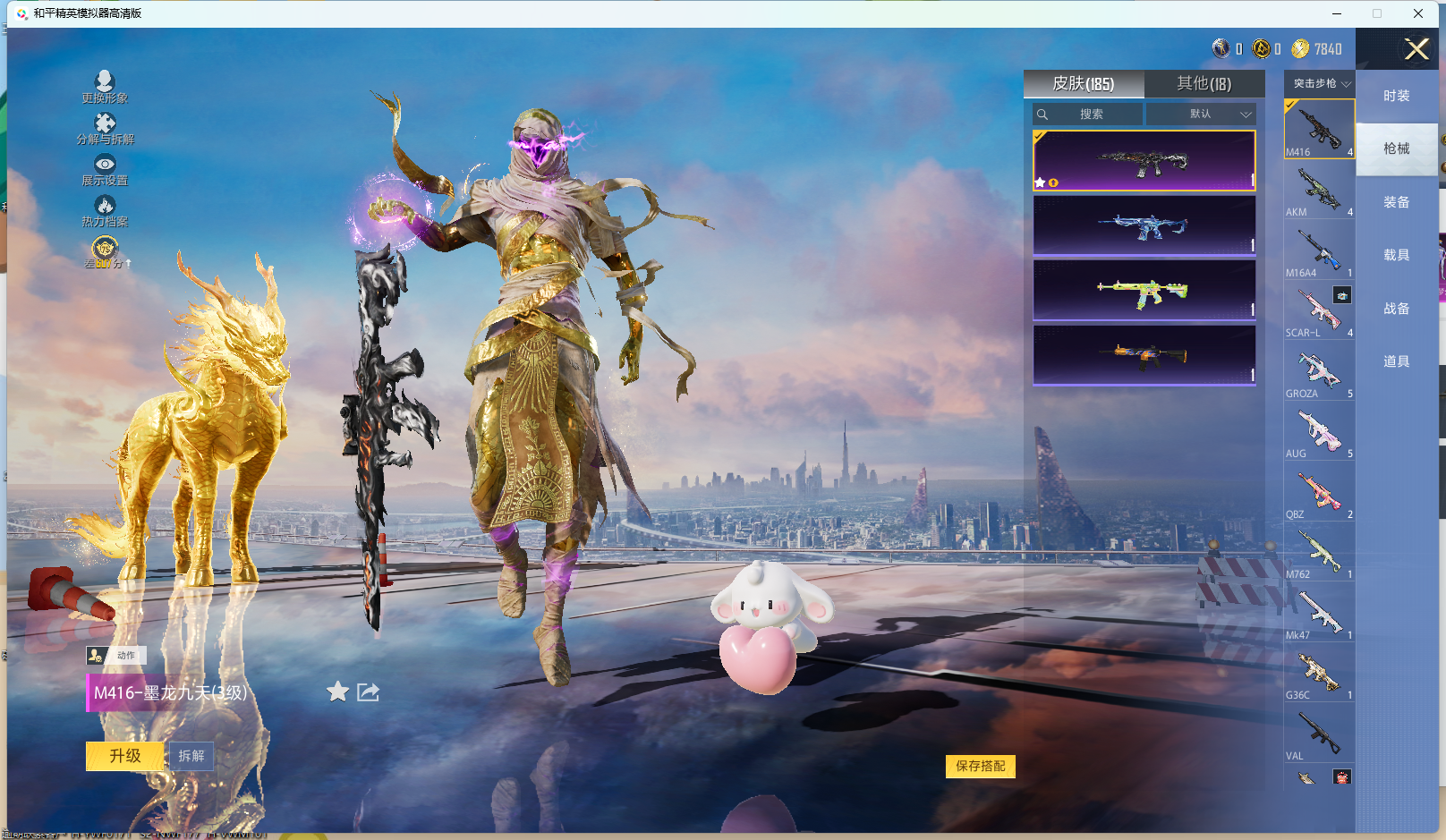The width and height of the screenshot is (1446, 840).
Task: Open 分解与拆解 dismantle menu
Action: (x=105, y=128)
